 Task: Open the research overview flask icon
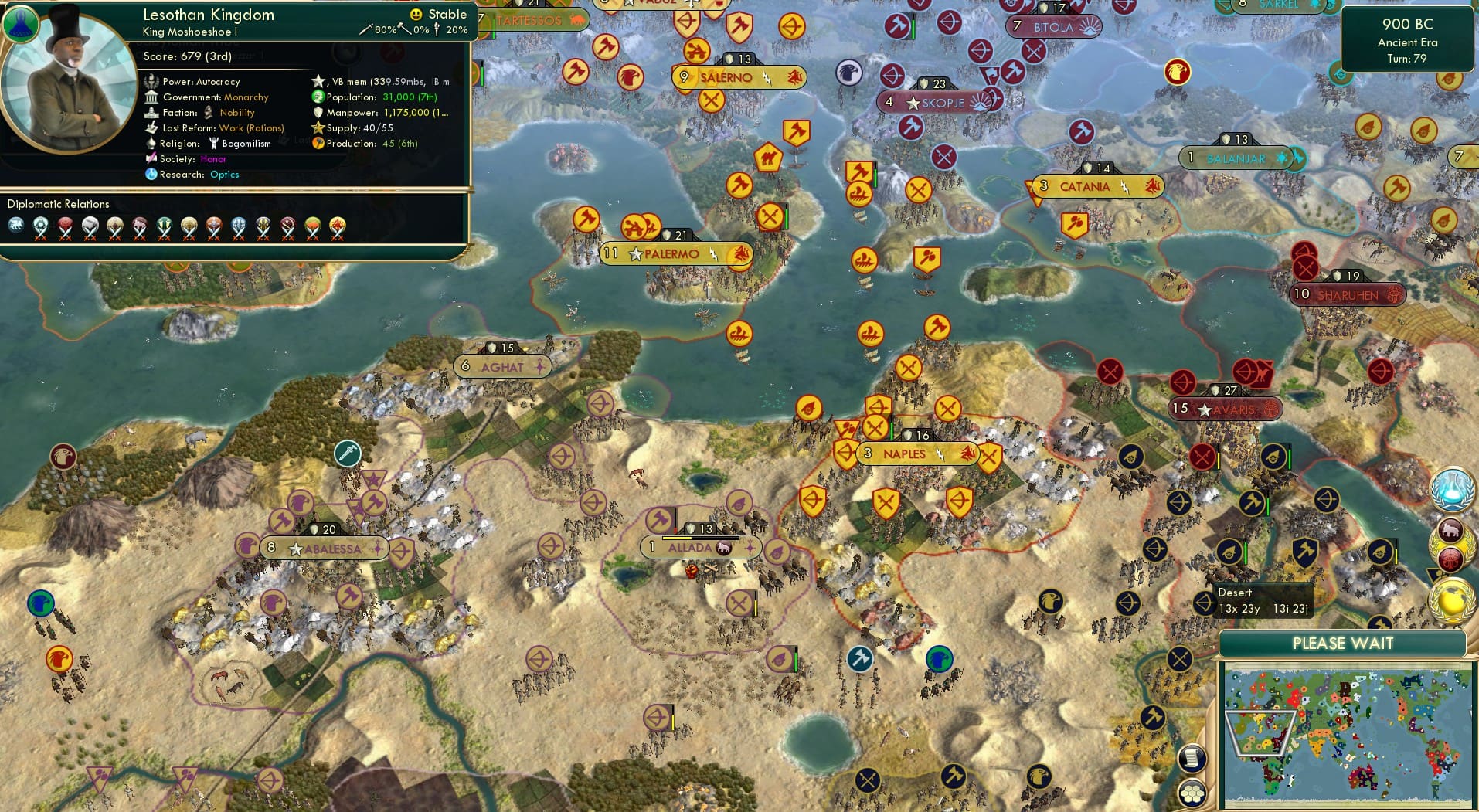[x=1453, y=489]
